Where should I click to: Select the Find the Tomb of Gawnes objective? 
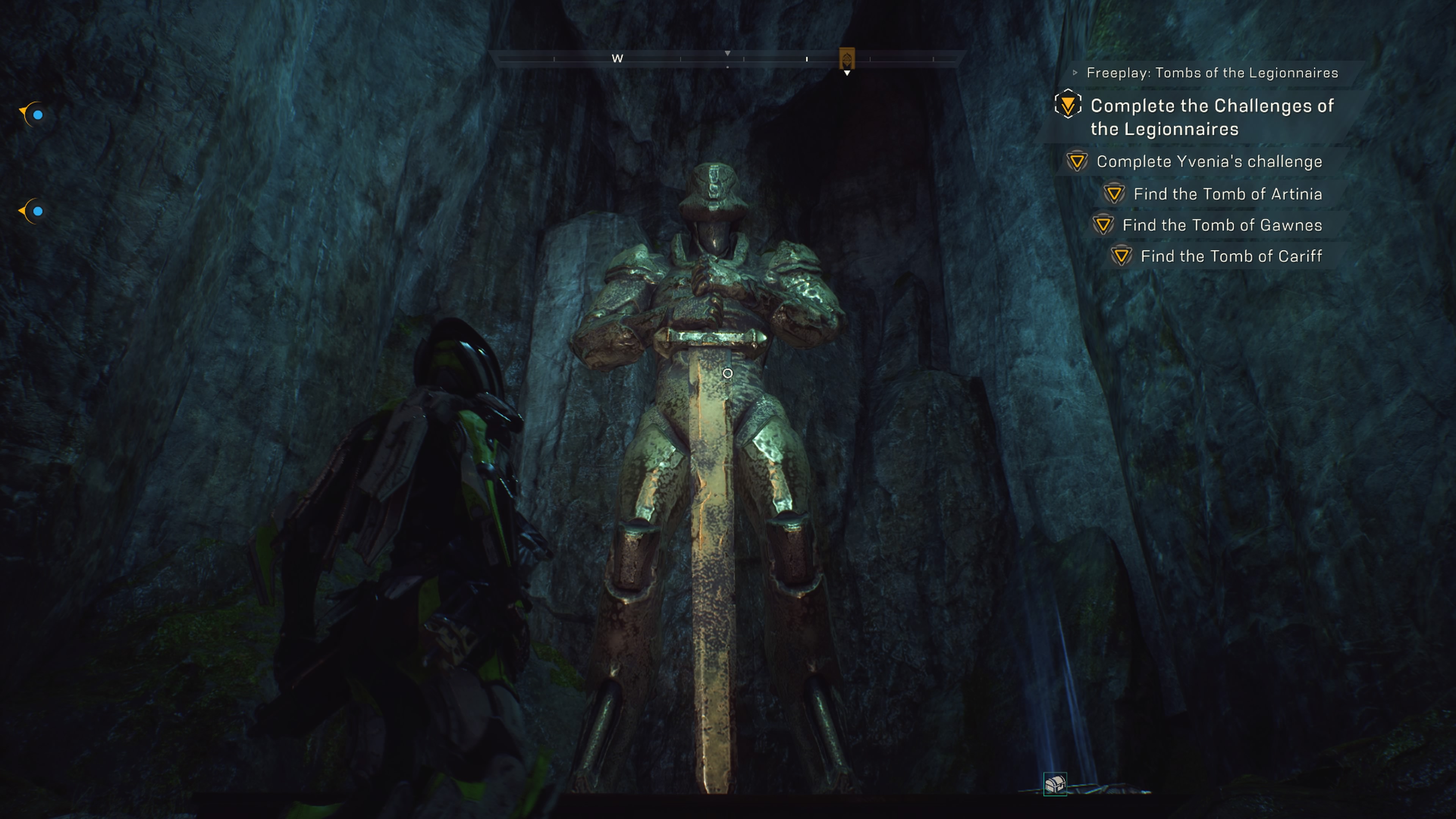pyautogui.click(x=1221, y=225)
